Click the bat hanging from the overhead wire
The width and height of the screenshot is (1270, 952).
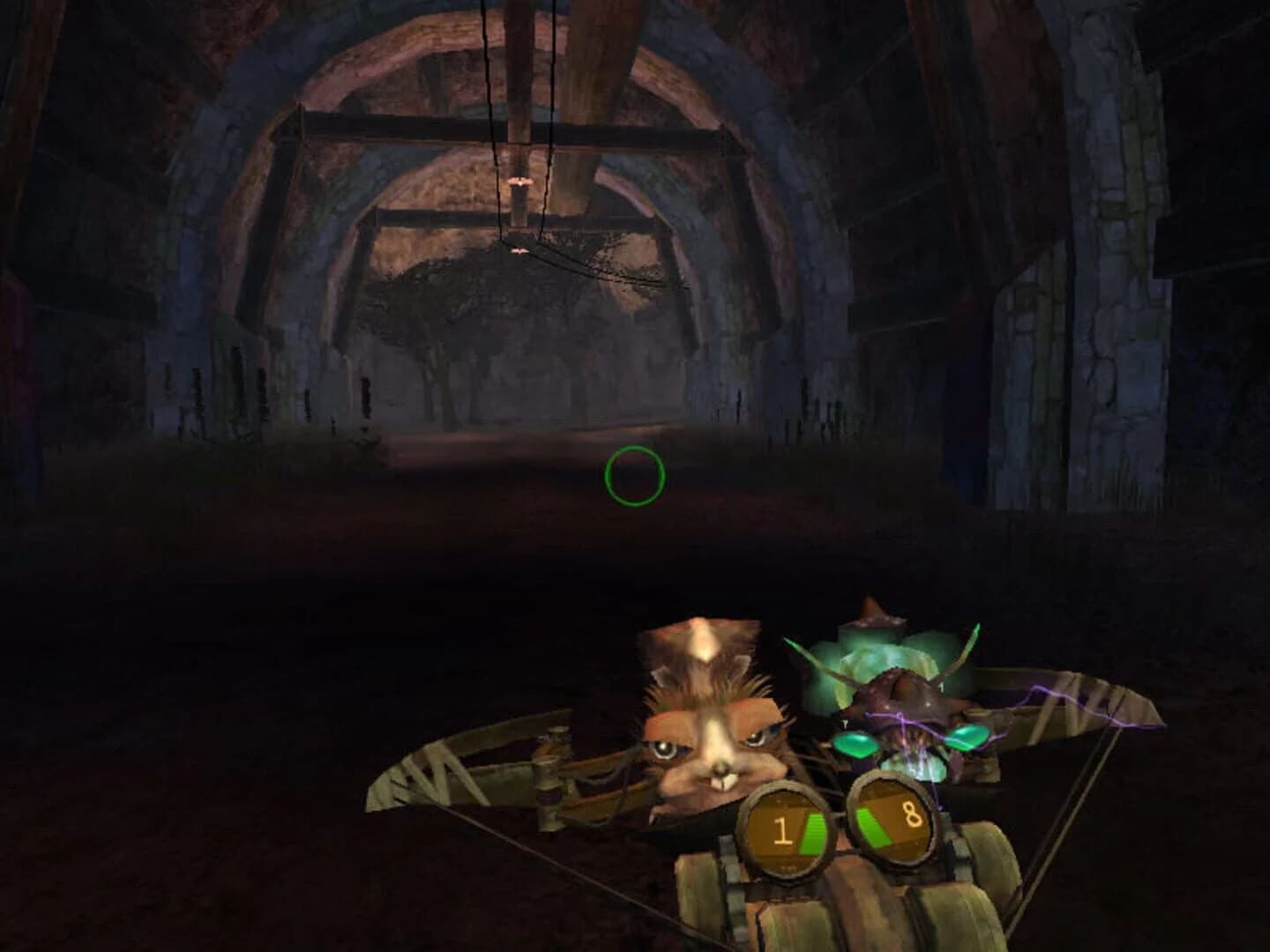(520, 182)
